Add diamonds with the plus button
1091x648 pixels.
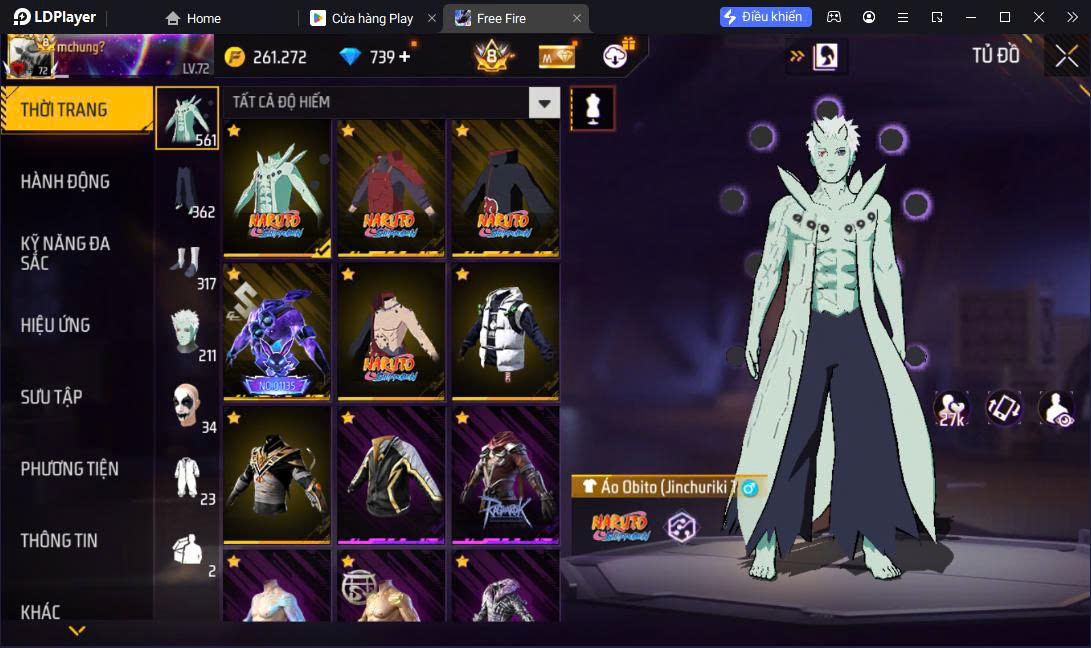click(405, 57)
